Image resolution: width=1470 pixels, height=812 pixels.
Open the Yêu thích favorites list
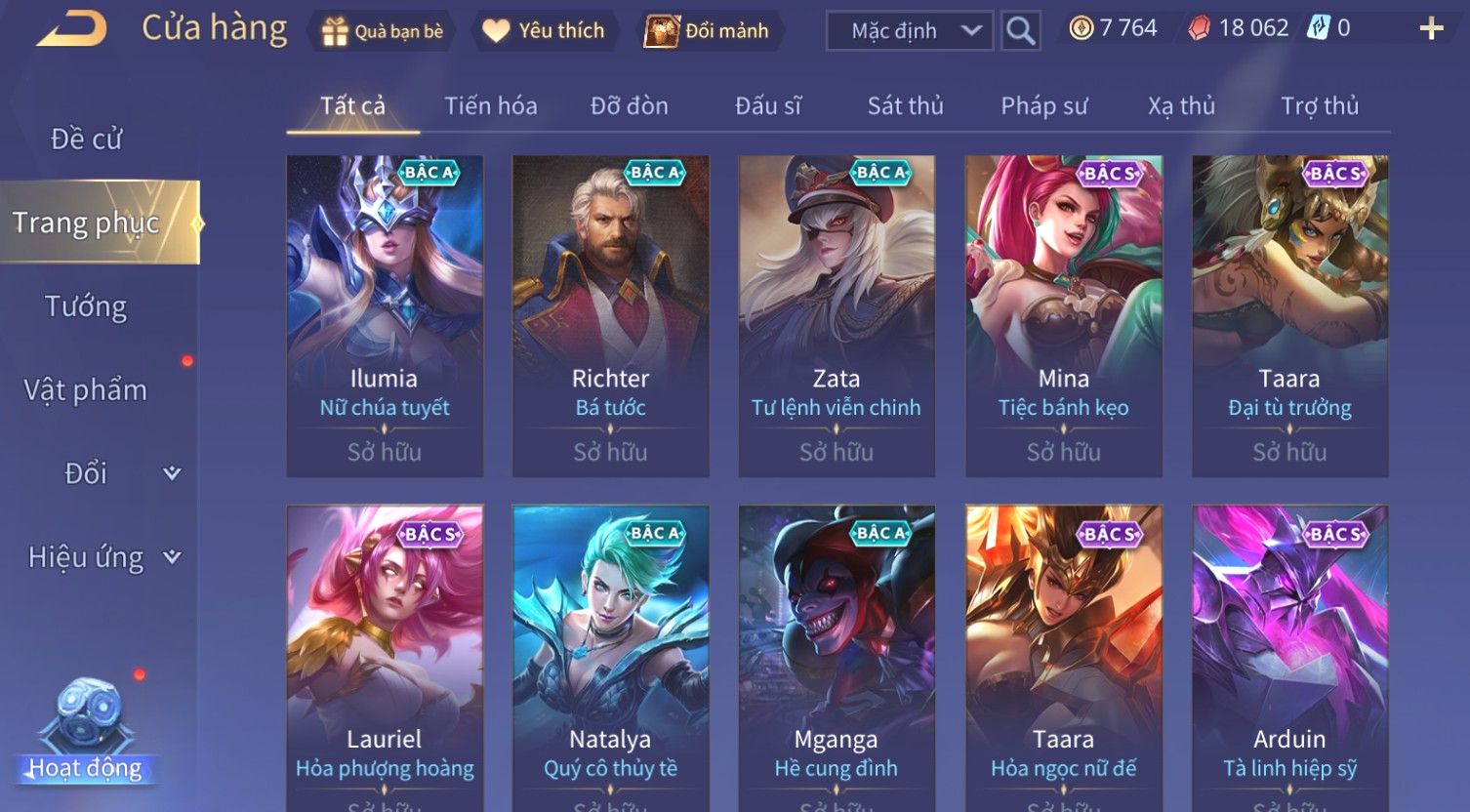click(x=544, y=31)
